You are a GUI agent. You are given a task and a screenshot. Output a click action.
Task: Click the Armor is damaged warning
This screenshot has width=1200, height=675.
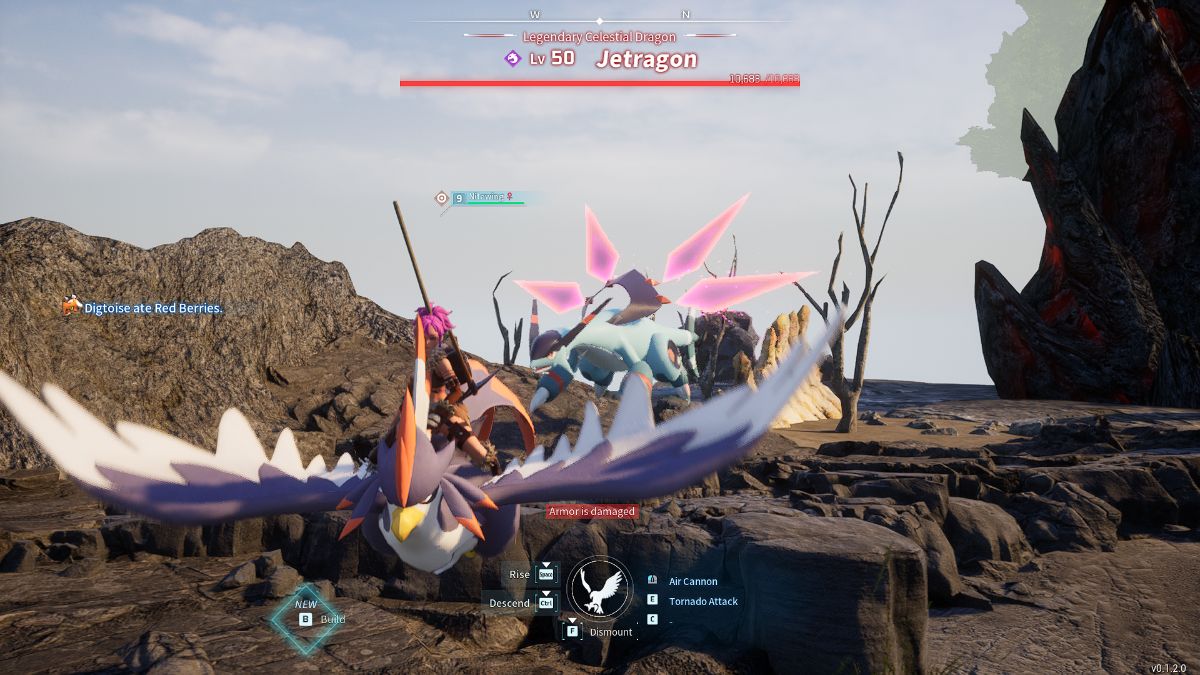point(591,512)
